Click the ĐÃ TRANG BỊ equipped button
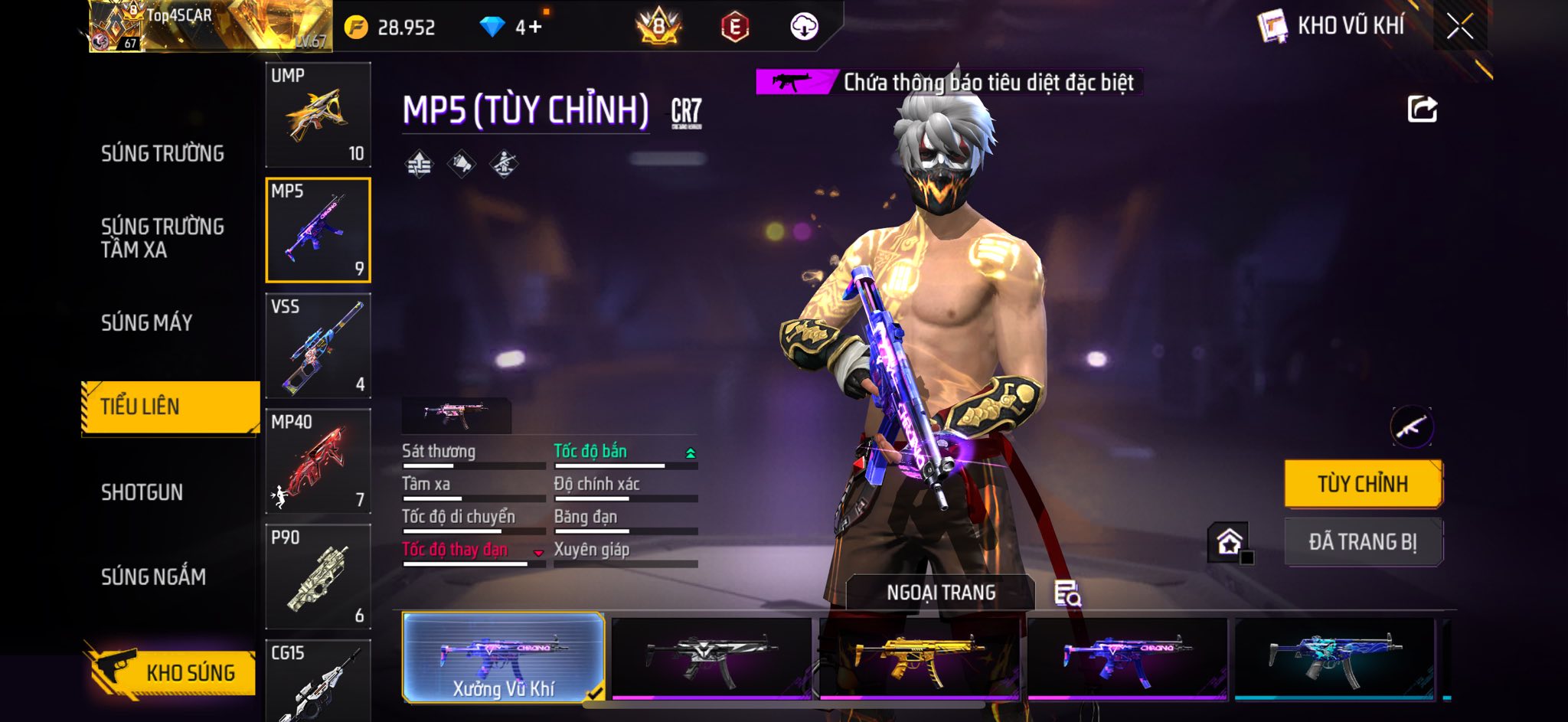 tap(1363, 542)
